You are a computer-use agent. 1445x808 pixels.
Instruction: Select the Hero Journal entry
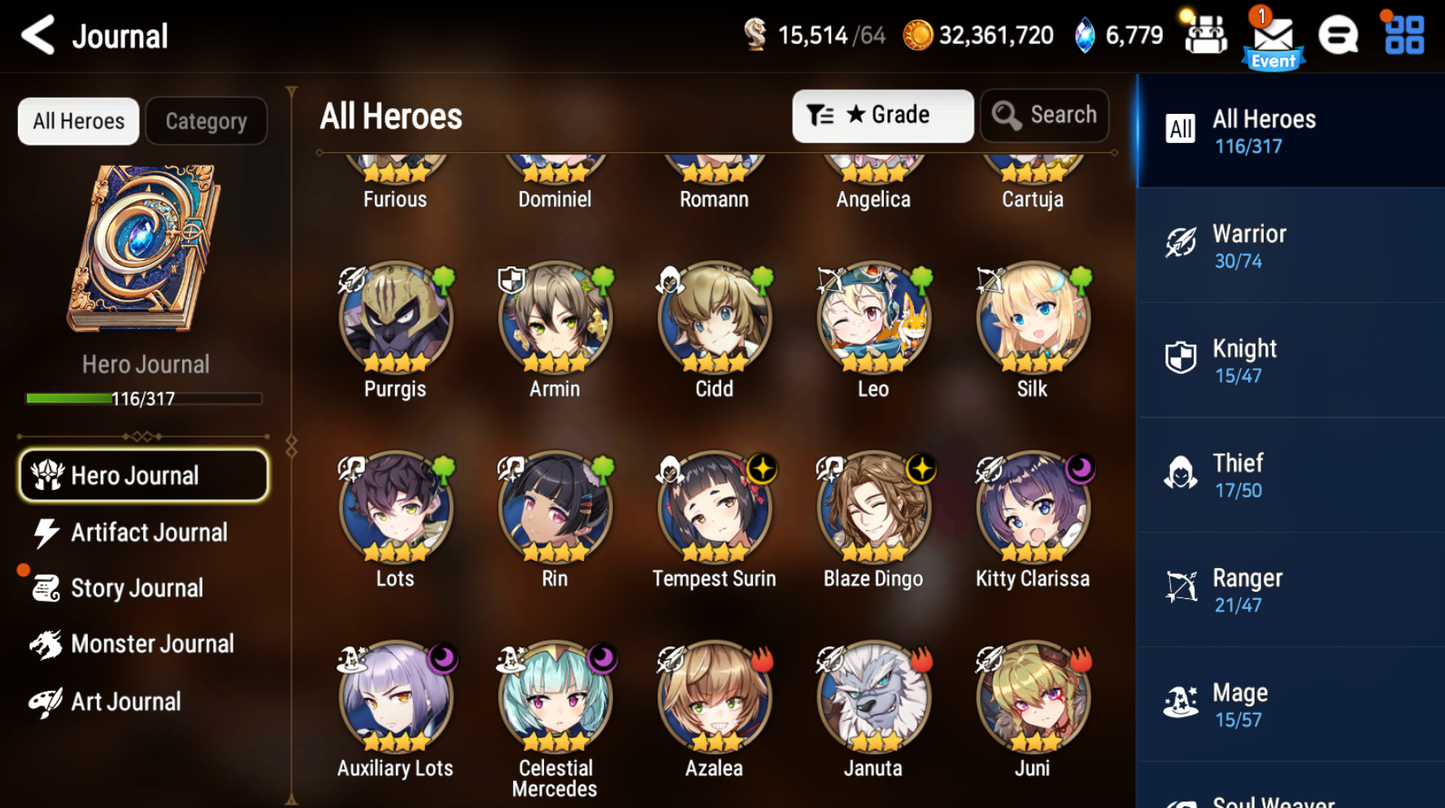coord(143,475)
